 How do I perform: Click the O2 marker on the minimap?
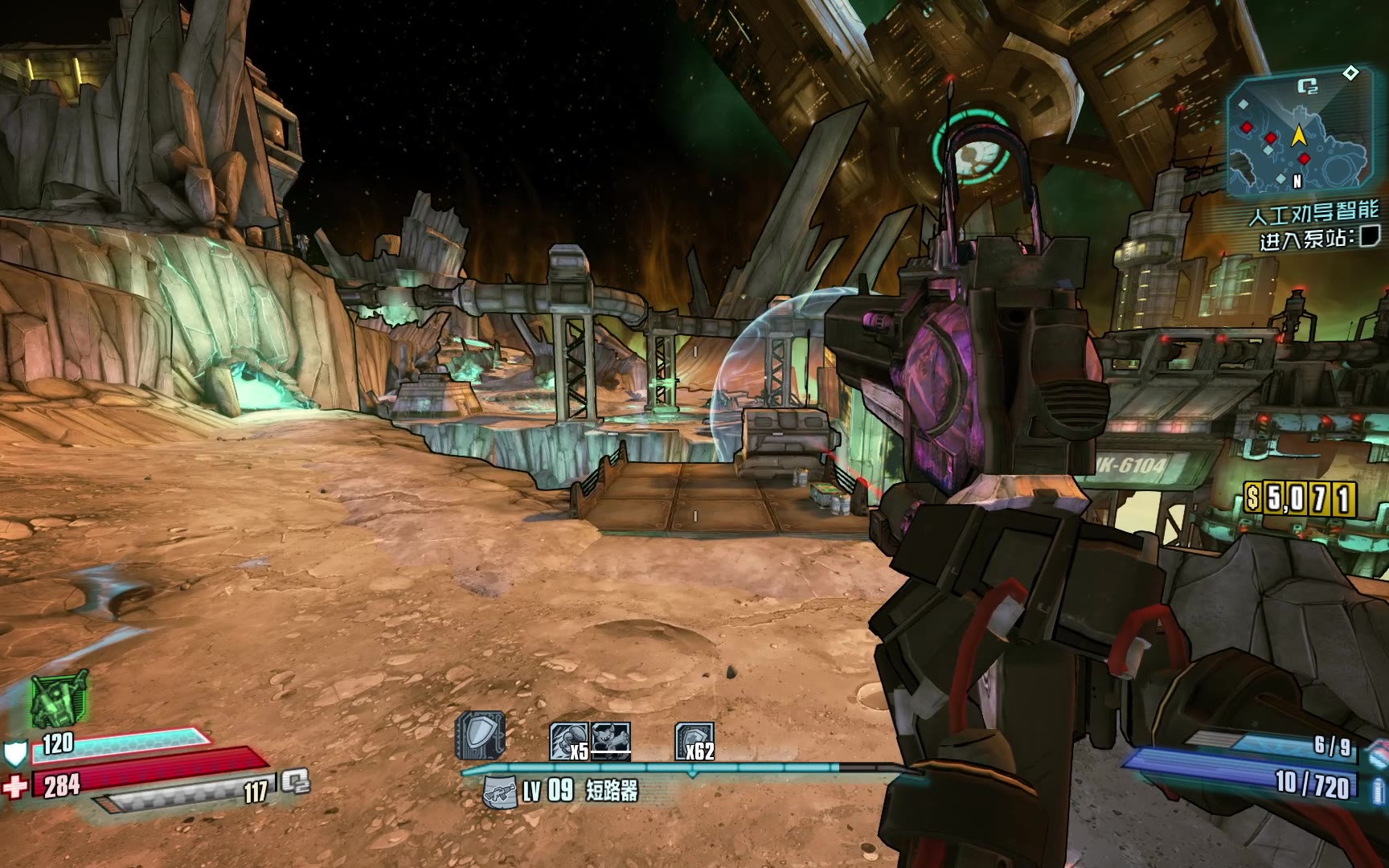coord(1308,88)
